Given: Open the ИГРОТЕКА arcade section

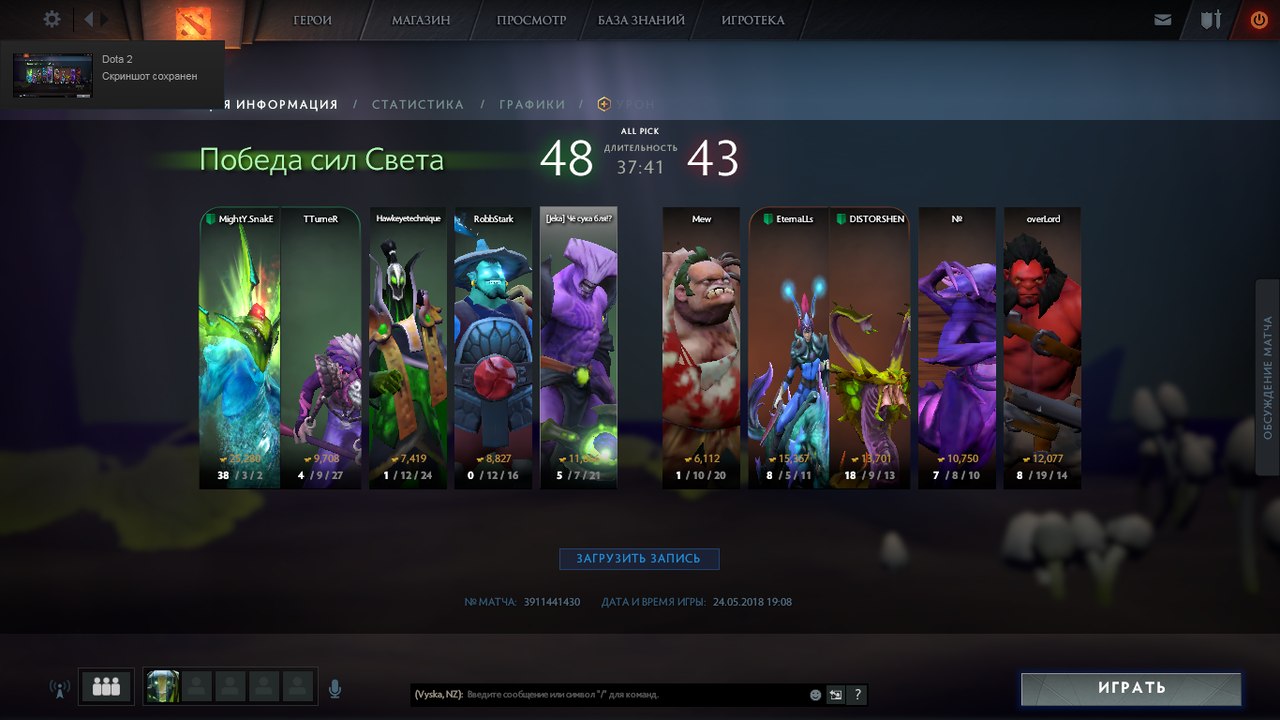Looking at the screenshot, I should pos(753,20).
